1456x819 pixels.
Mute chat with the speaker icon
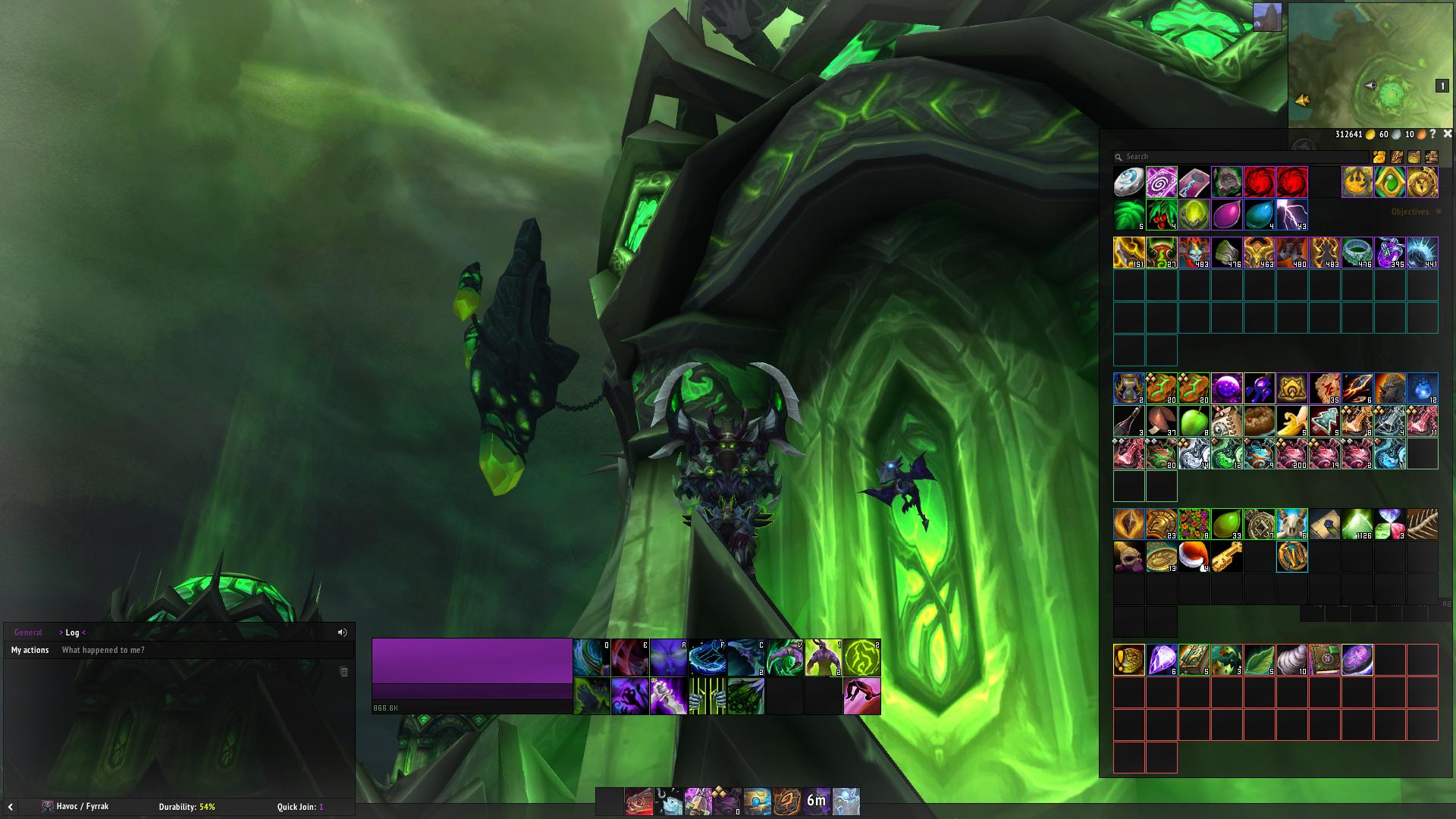(342, 632)
